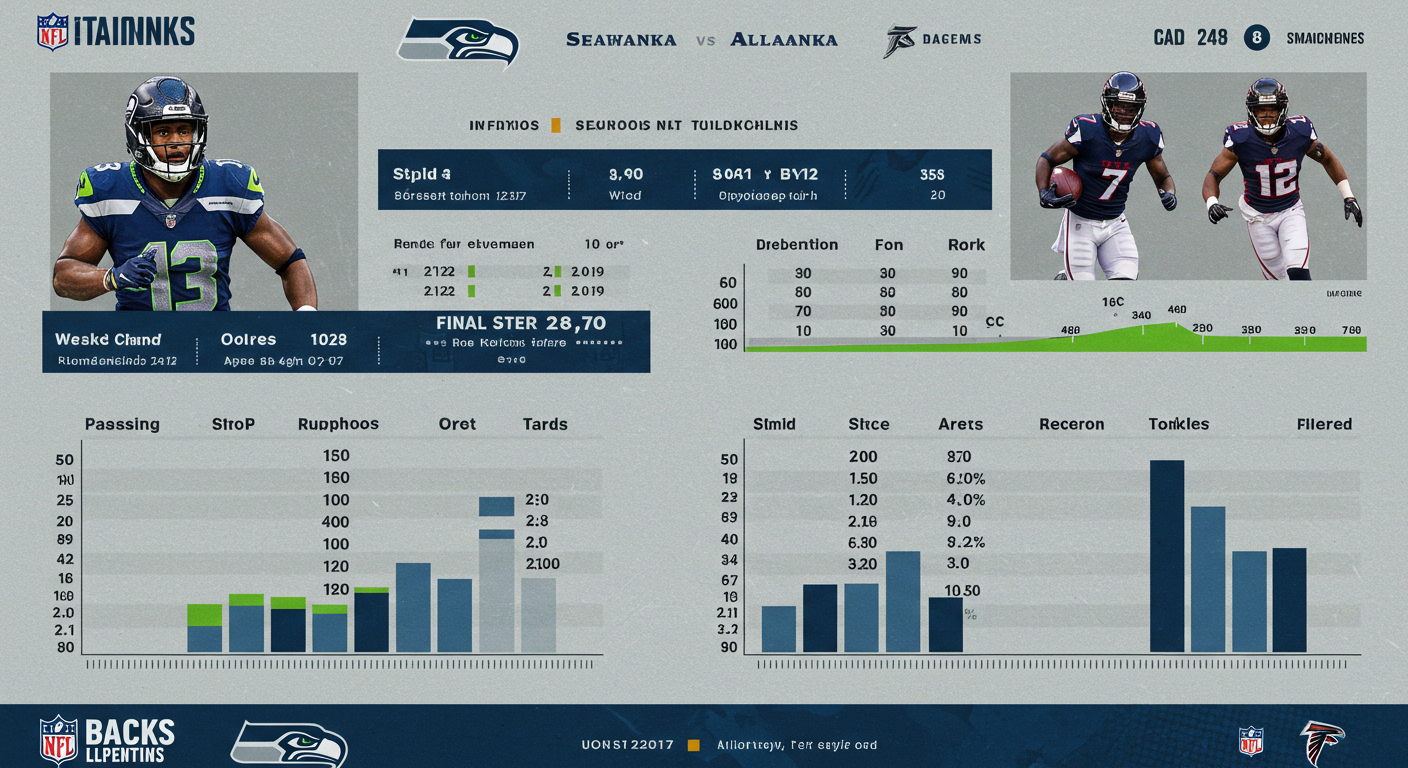Viewport: 1408px width, 768px height.
Task: Show the Arets stats column
Action: (x=960, y=424)
